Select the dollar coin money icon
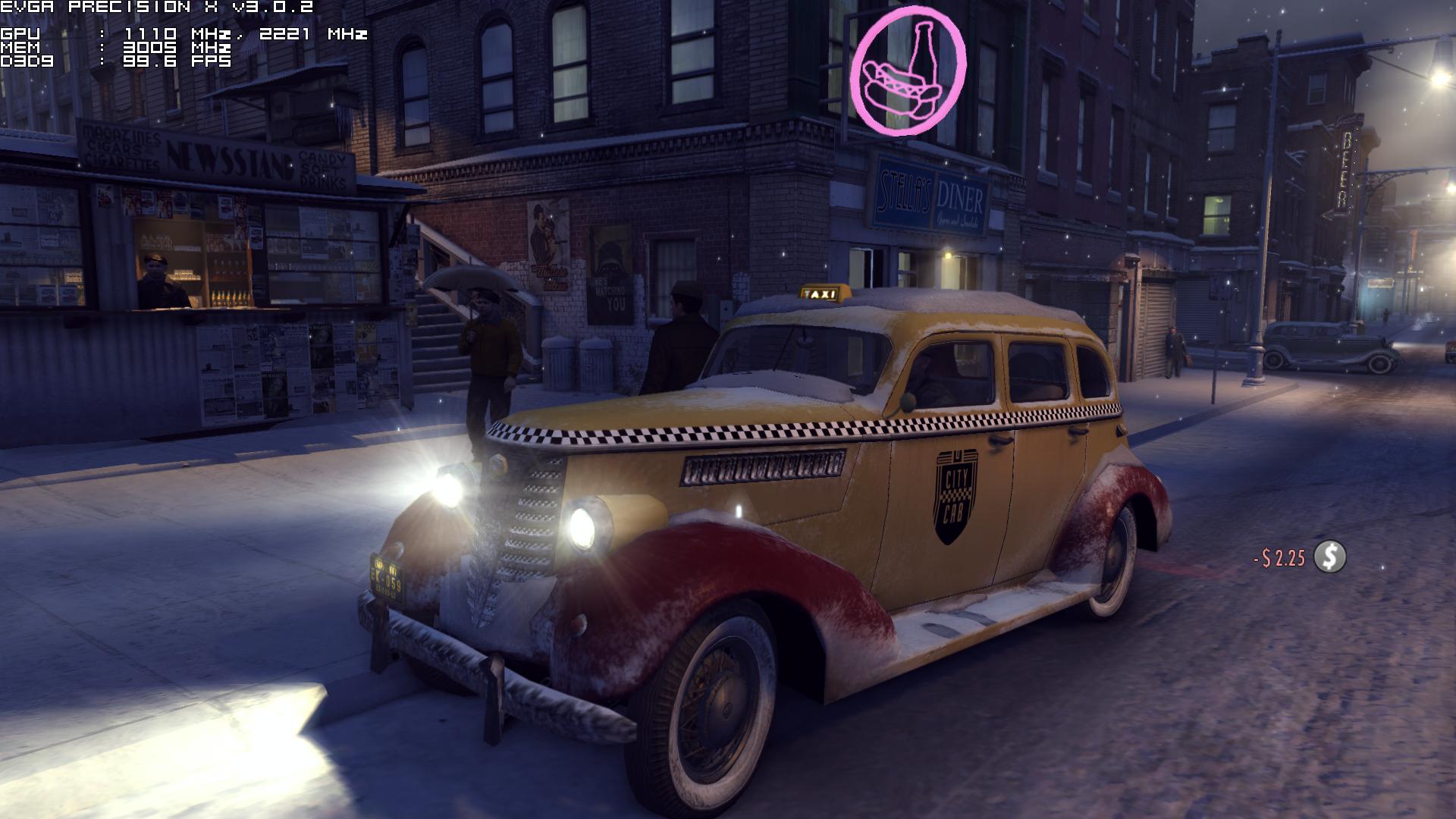This screenshot has height=819, width=1456. click(1329, 557)
